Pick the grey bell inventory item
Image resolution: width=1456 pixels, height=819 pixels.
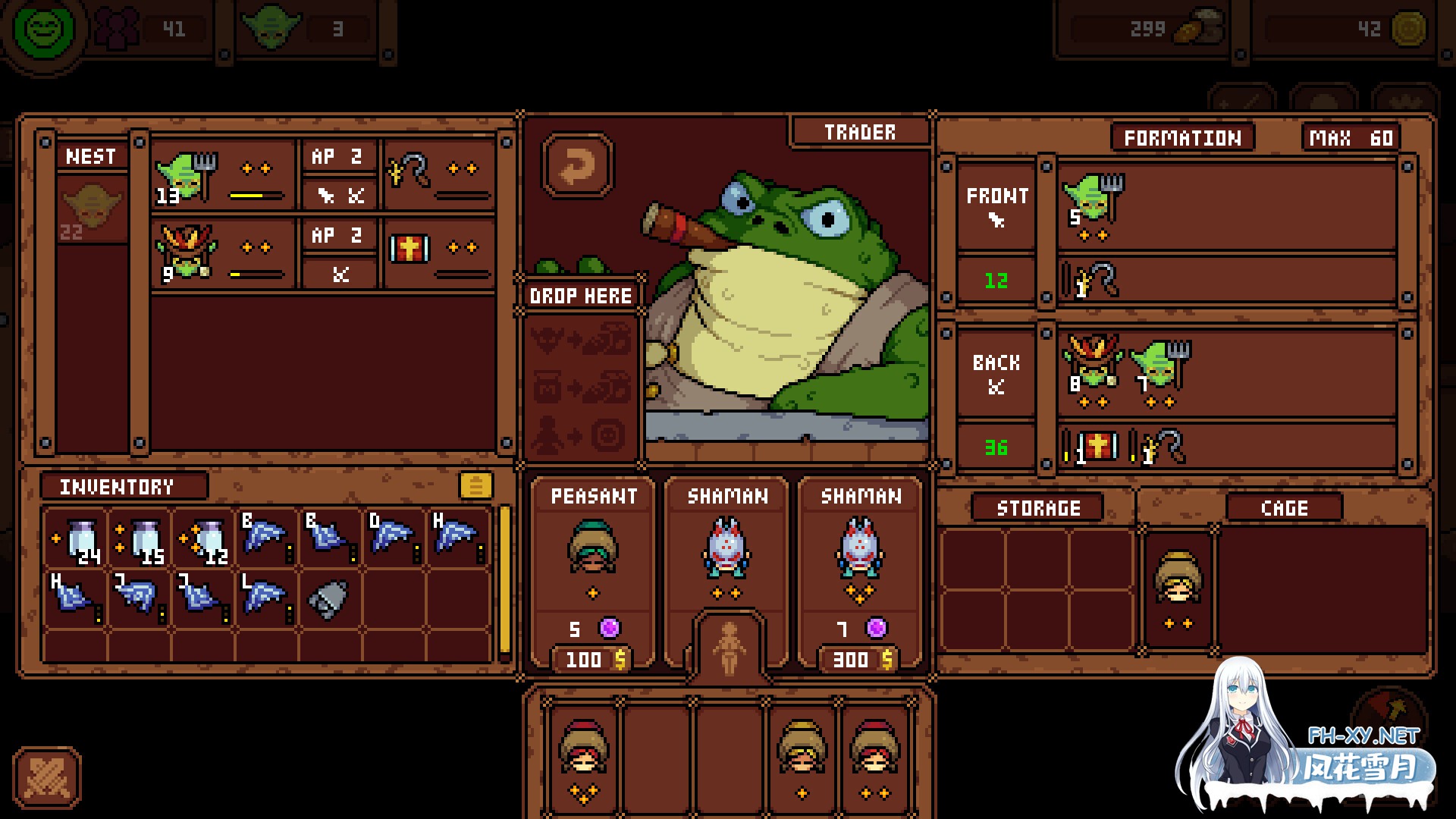coord(328,600)
